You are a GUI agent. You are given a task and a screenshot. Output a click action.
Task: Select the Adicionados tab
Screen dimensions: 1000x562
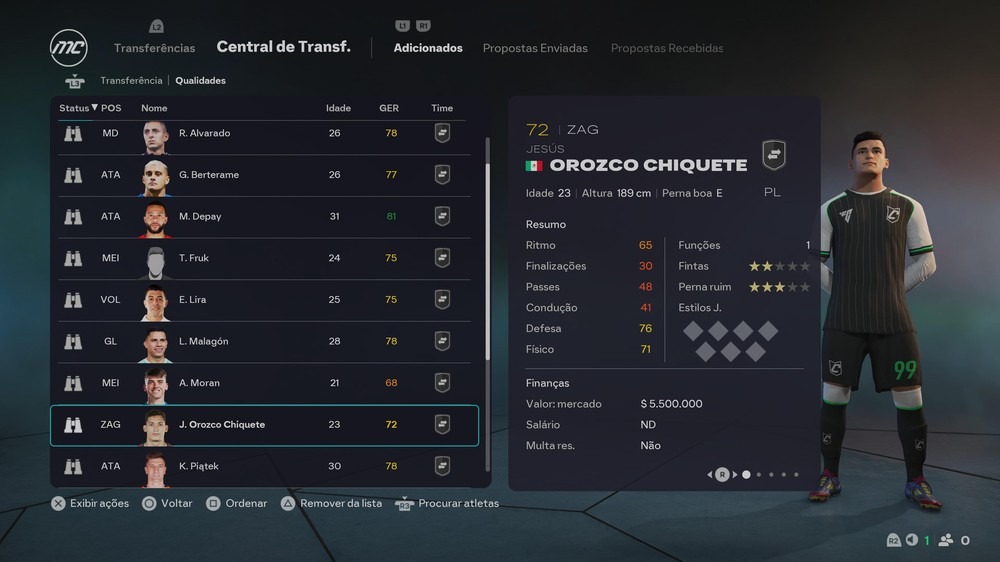(428, 48)
